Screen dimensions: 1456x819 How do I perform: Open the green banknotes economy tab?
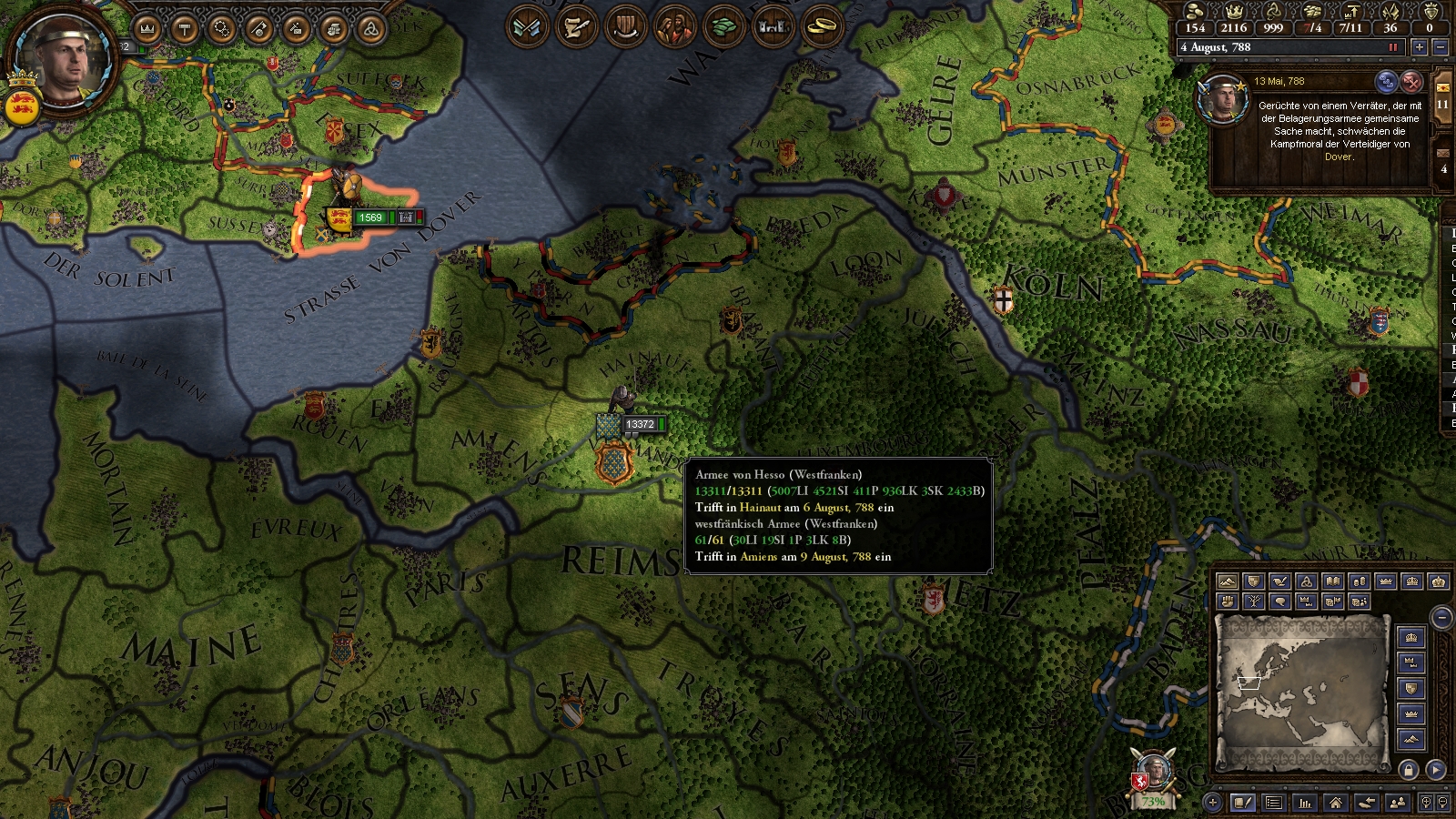723,26
